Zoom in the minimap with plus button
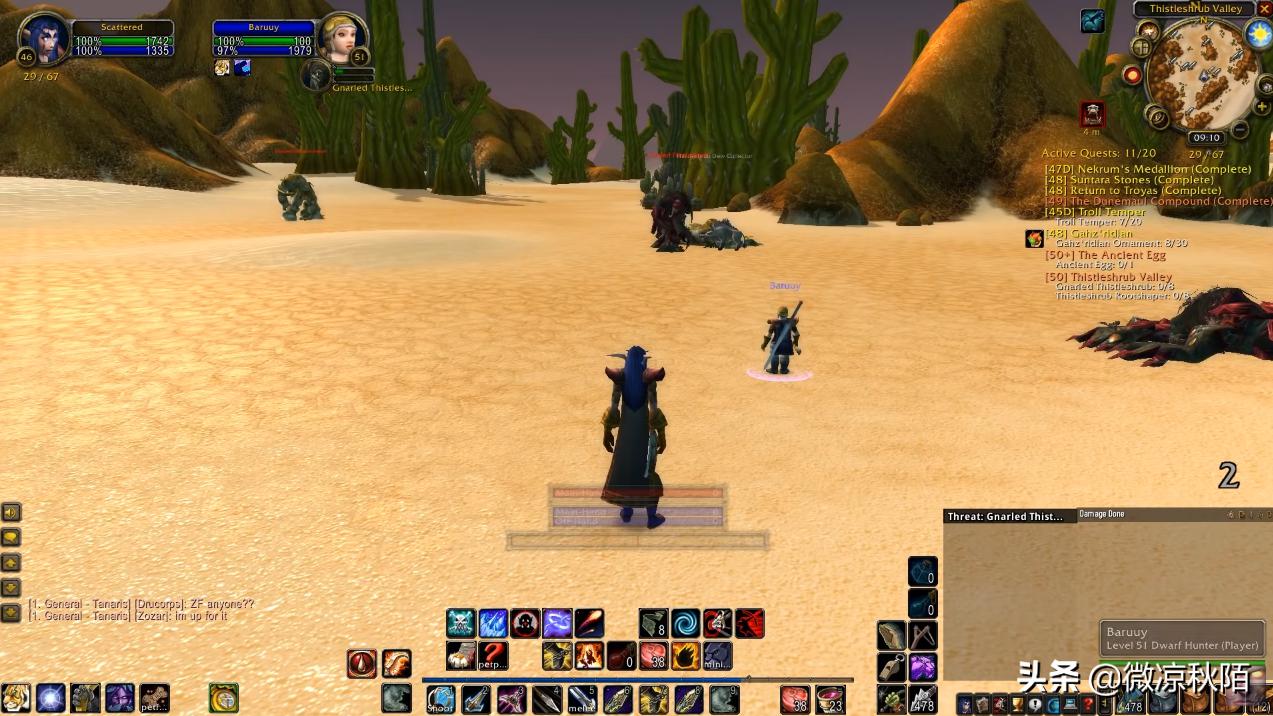The image size is (1273, 716). (1262, 107)
